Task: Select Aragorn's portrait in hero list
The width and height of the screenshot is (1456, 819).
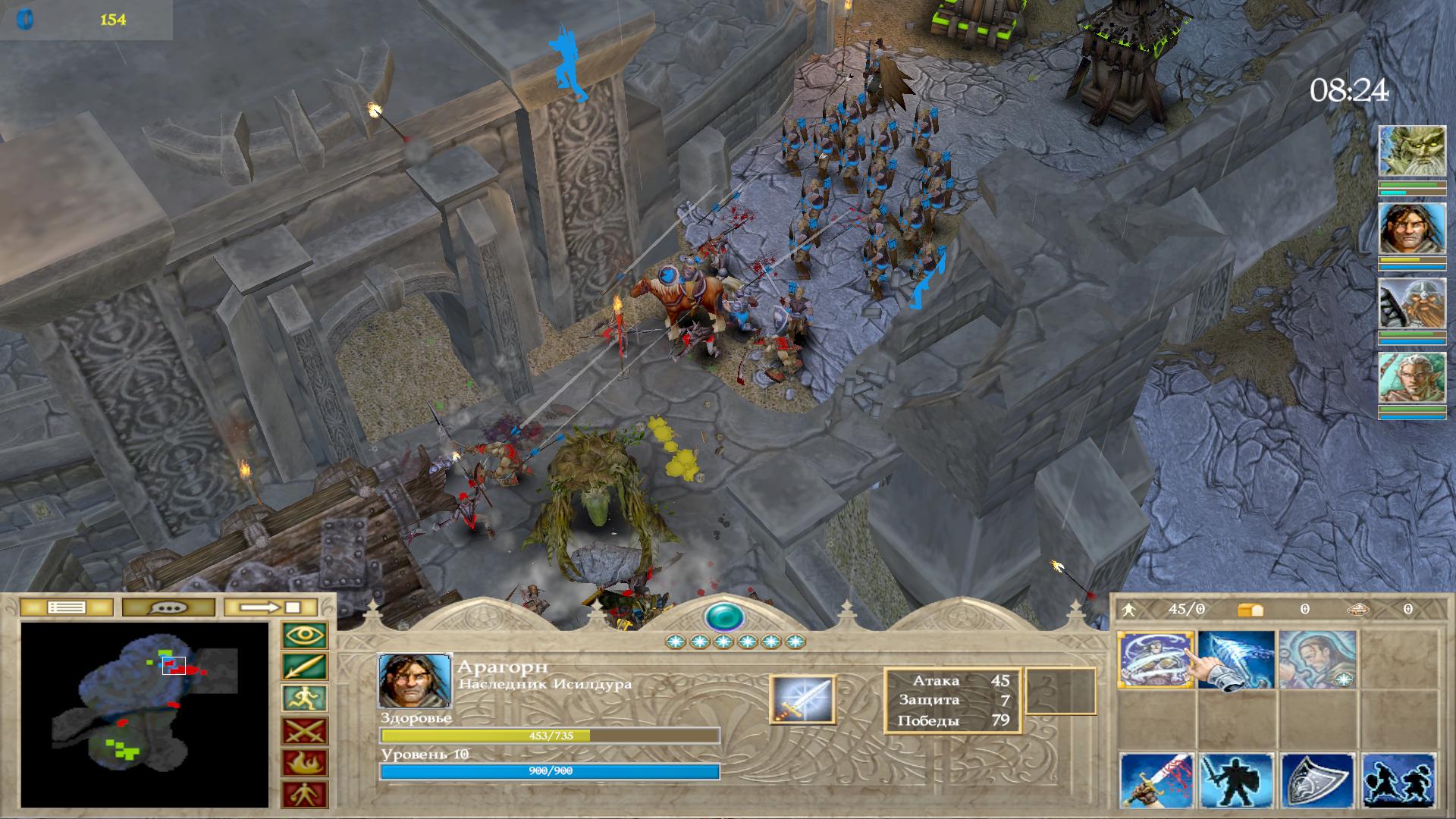Action: click(x=1411, y=228)
